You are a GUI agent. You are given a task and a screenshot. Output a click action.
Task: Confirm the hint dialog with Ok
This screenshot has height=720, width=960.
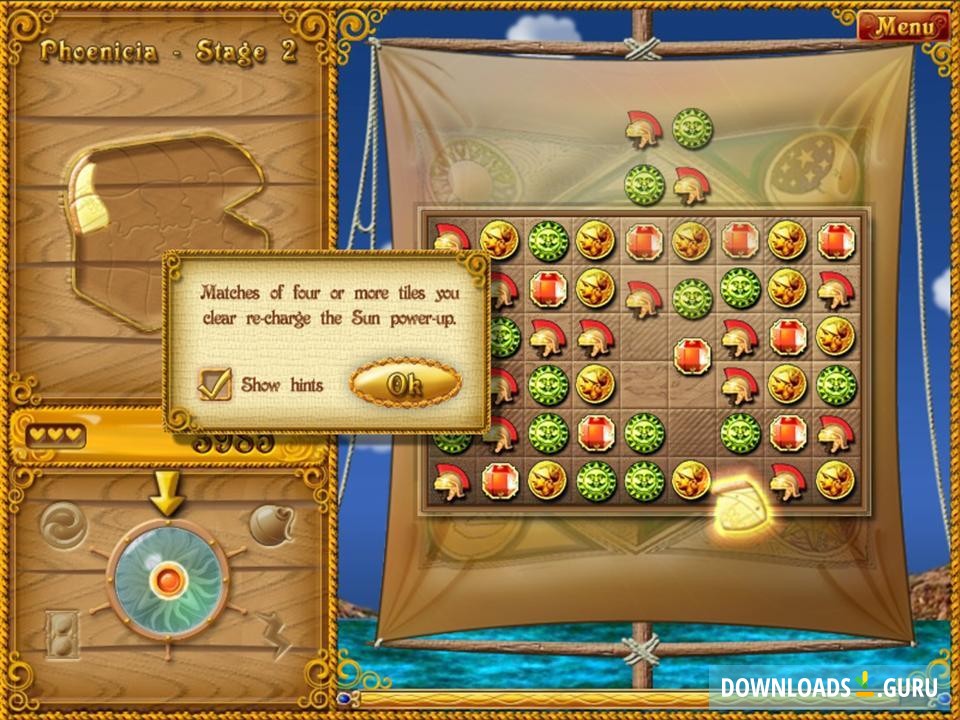[x=405, y=384]
